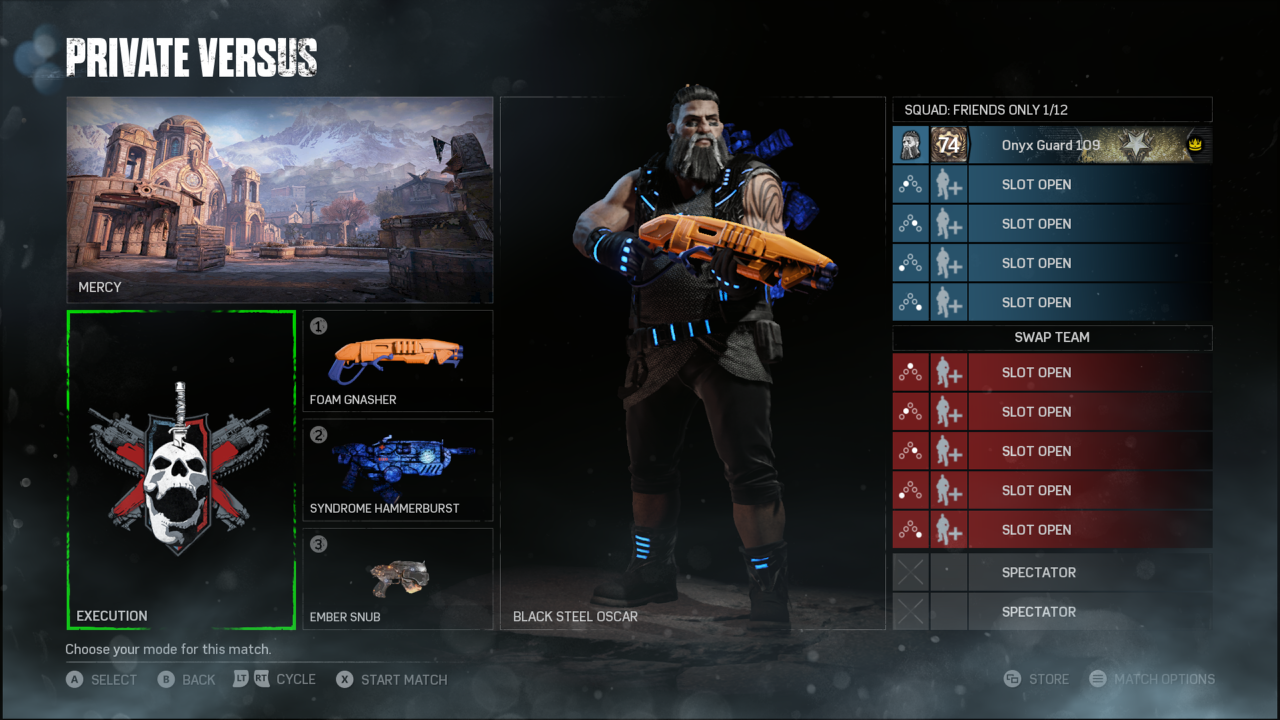Select the Foam Gnasher weapon slot
This screenshot has height=720, width=1280.
(398, 361)
